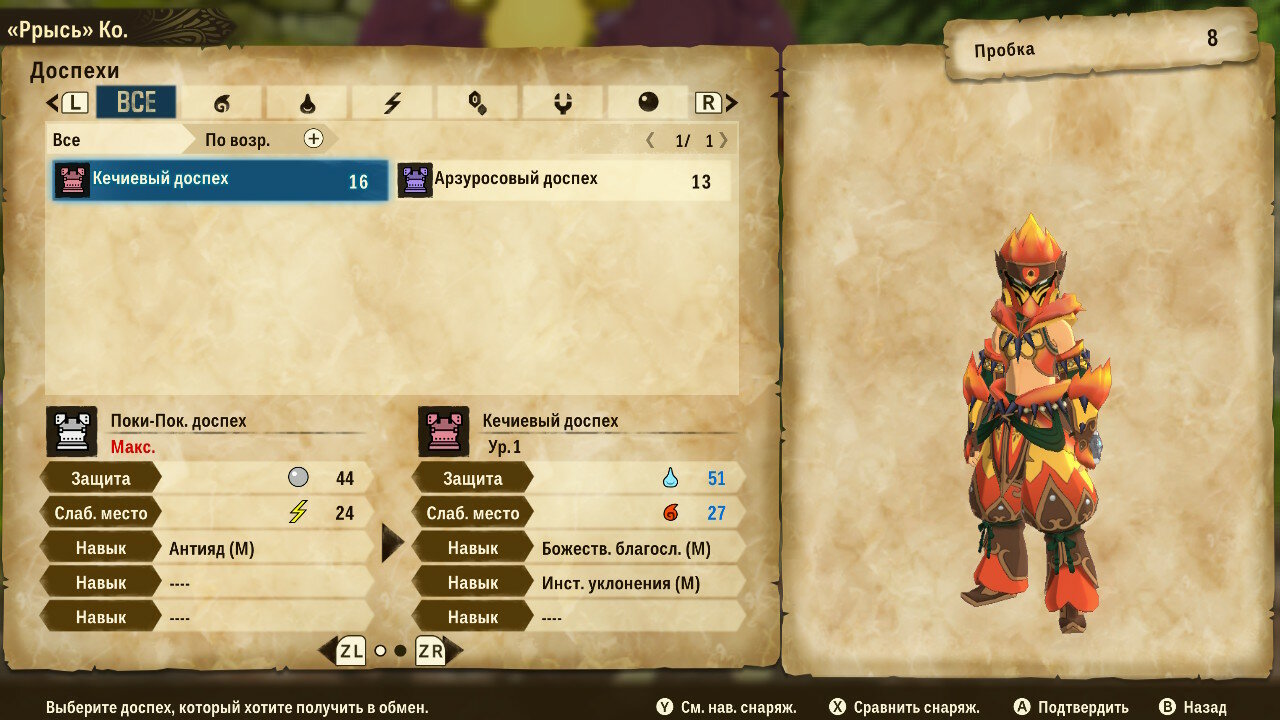Screen dimensions: 1280x720
Task: Show the ice crystal element tab
Action: 477,102
